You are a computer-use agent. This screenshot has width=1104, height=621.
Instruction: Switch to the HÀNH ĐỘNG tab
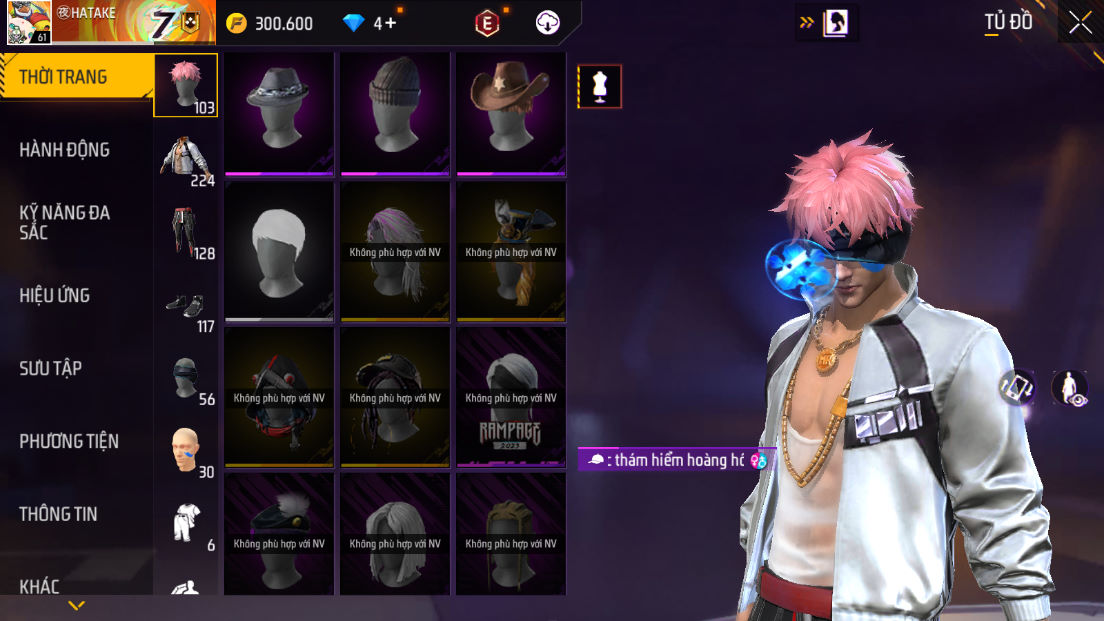[64, 150]
